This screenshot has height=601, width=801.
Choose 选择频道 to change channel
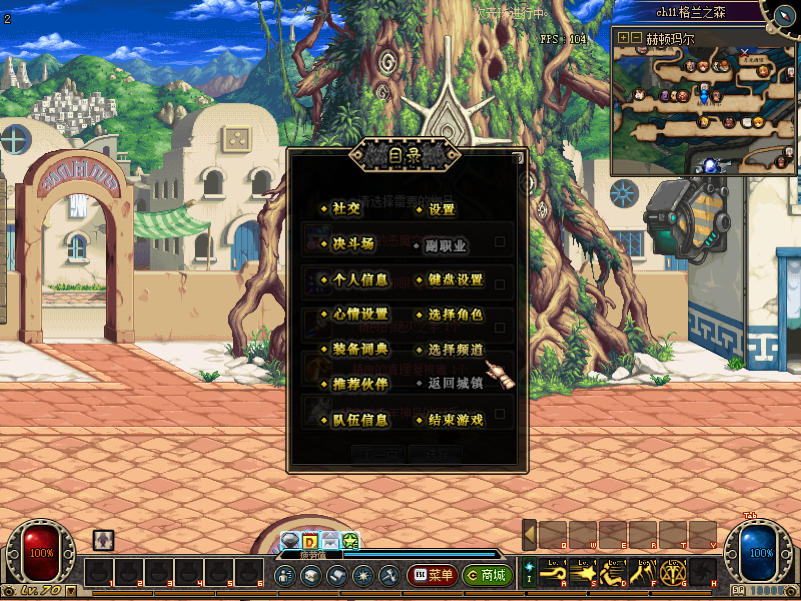click(x=455, y=350)
